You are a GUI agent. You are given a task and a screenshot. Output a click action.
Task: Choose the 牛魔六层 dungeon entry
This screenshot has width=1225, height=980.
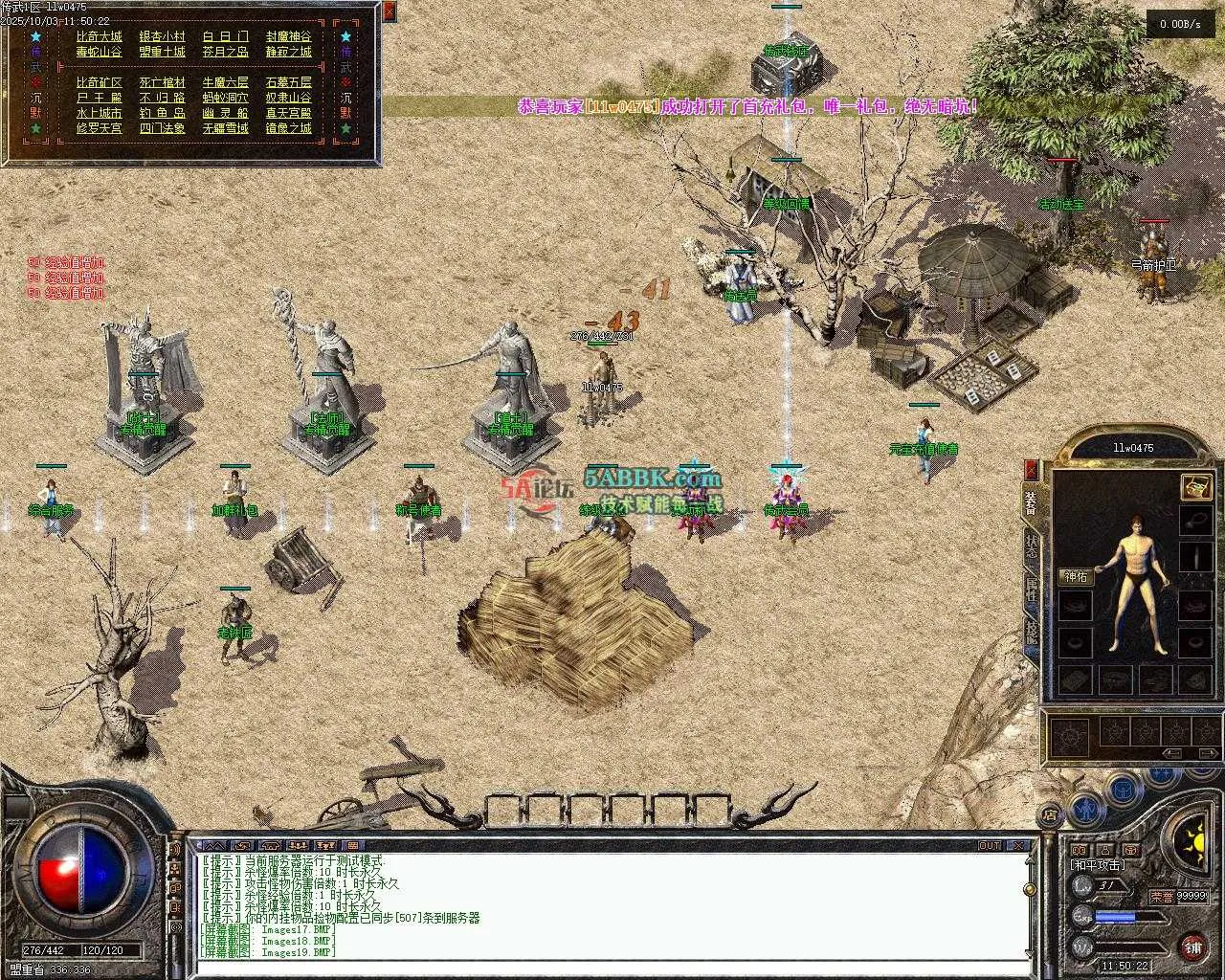point(226,82)
